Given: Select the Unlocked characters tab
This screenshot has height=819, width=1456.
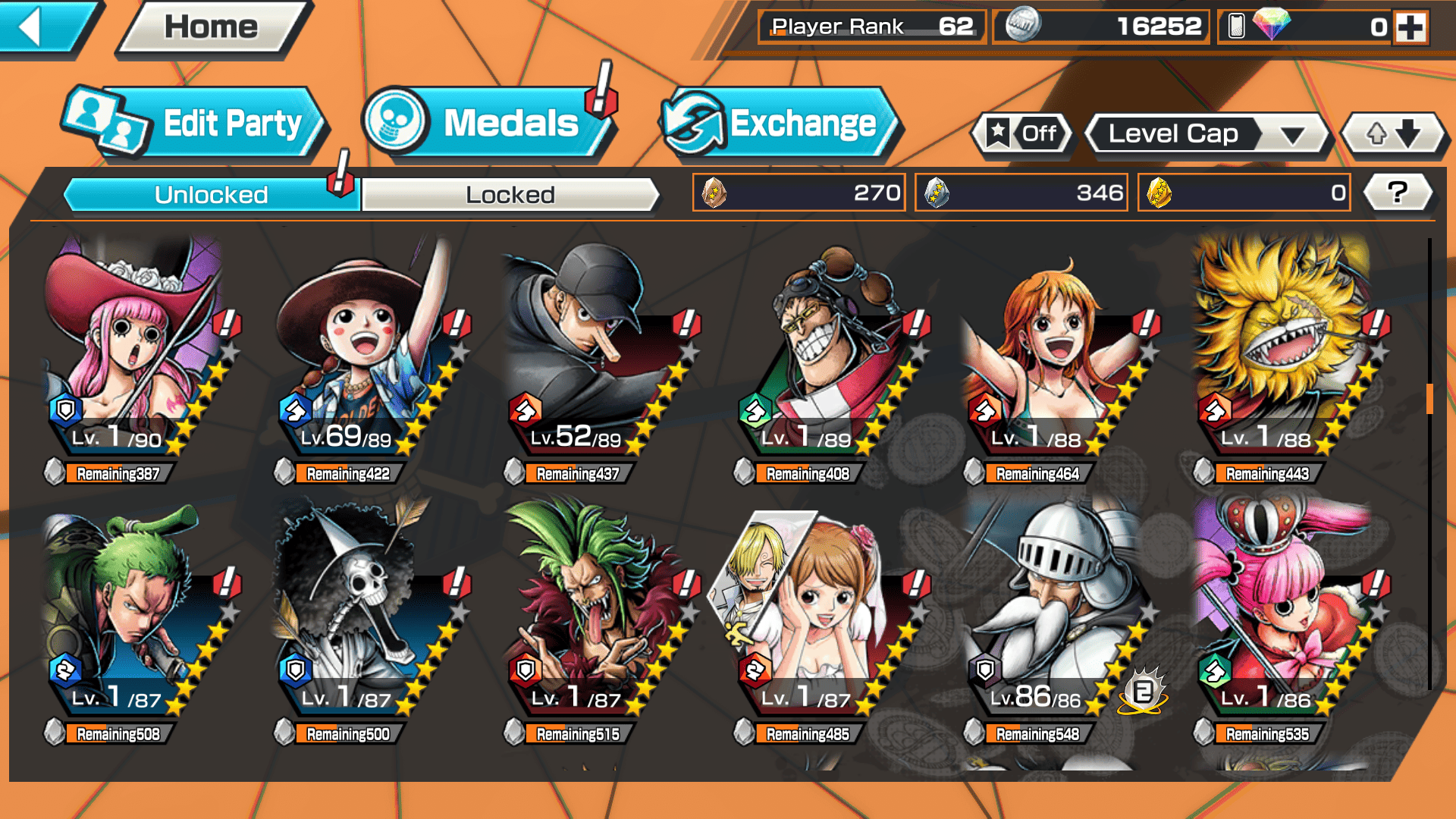Looking at the screenshot, I should 211,195.
